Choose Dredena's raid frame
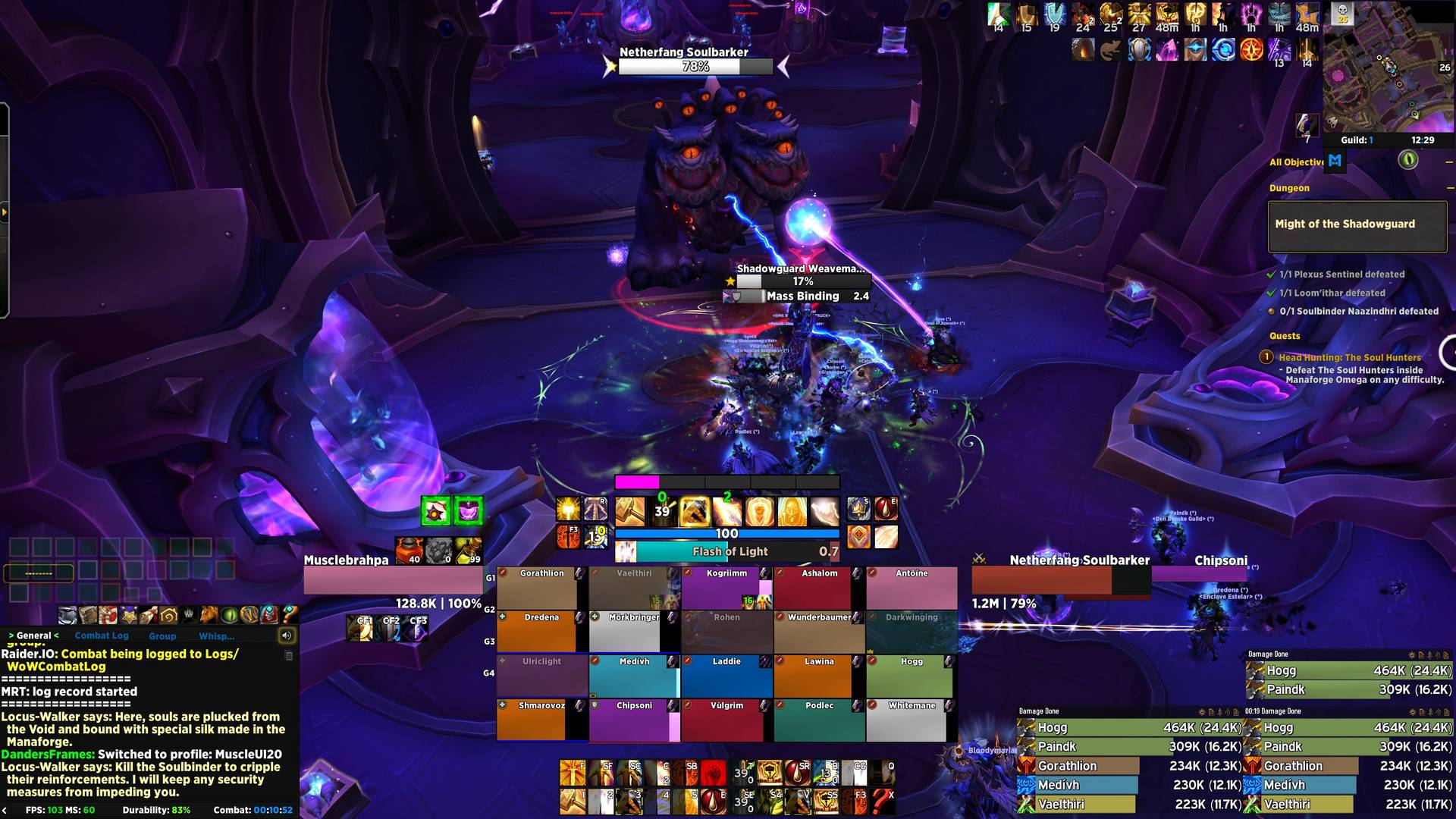Viewport: 1456px width, 819px height. point(541,632)
